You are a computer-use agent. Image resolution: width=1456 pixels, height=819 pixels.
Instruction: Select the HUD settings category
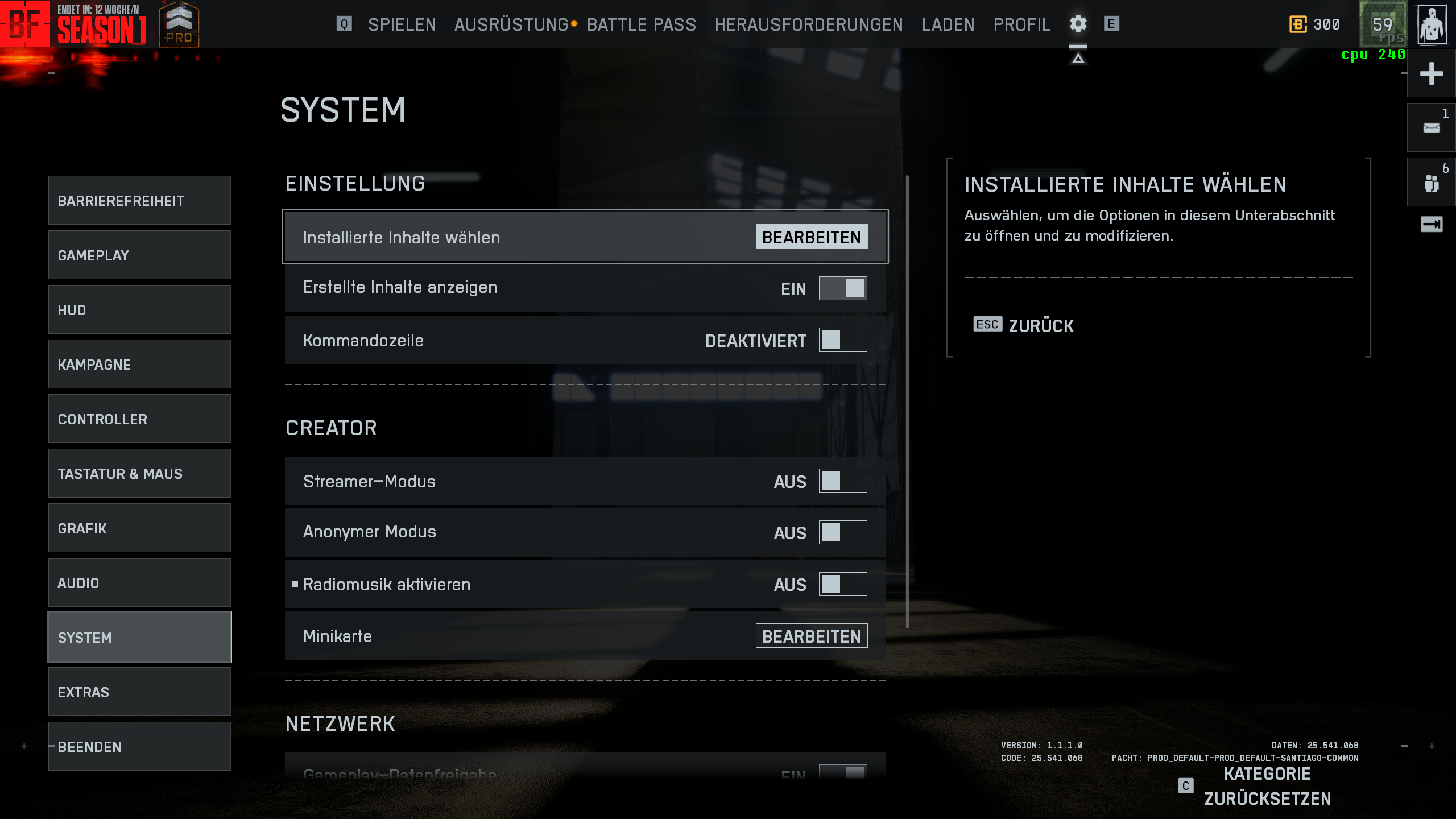pos(139,310)
